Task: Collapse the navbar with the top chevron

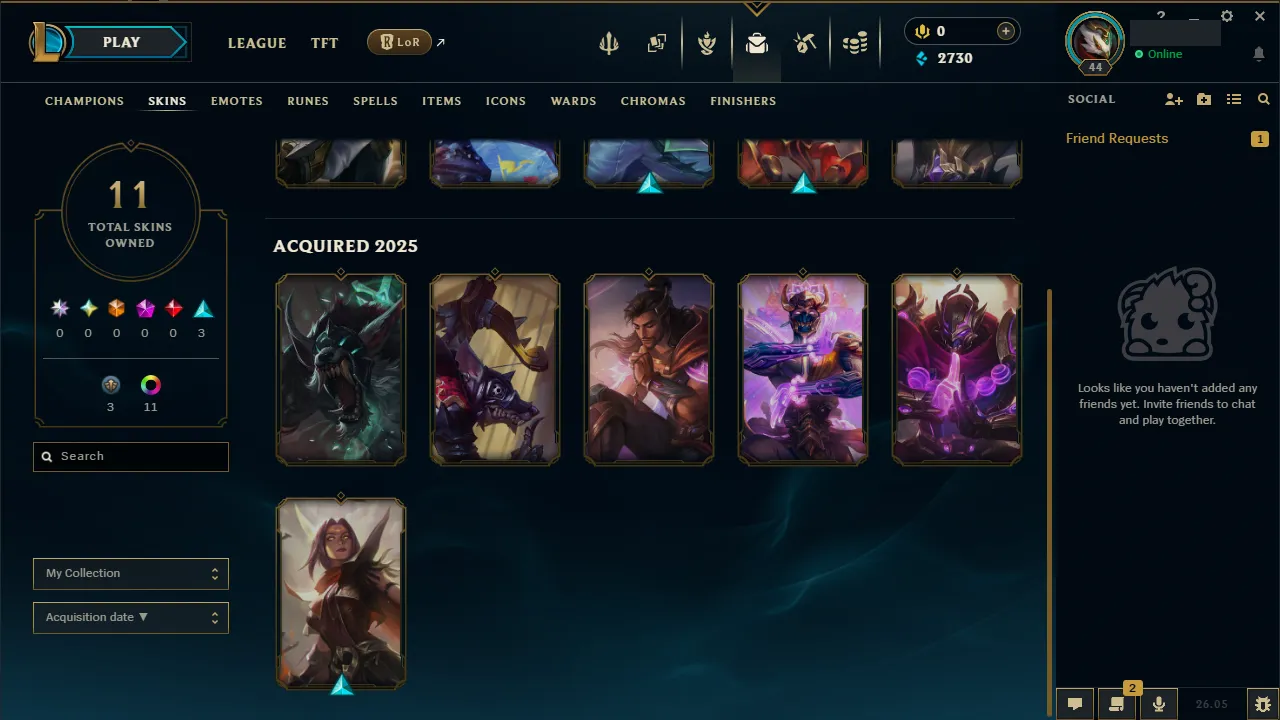Action: [756, 8]
